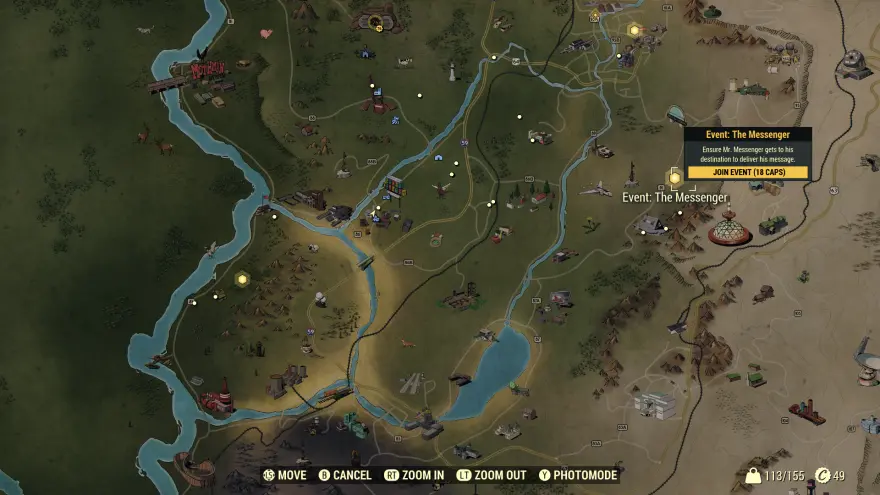Click the domed building map marker
The image size is (880, 495).
click(730, 231)
